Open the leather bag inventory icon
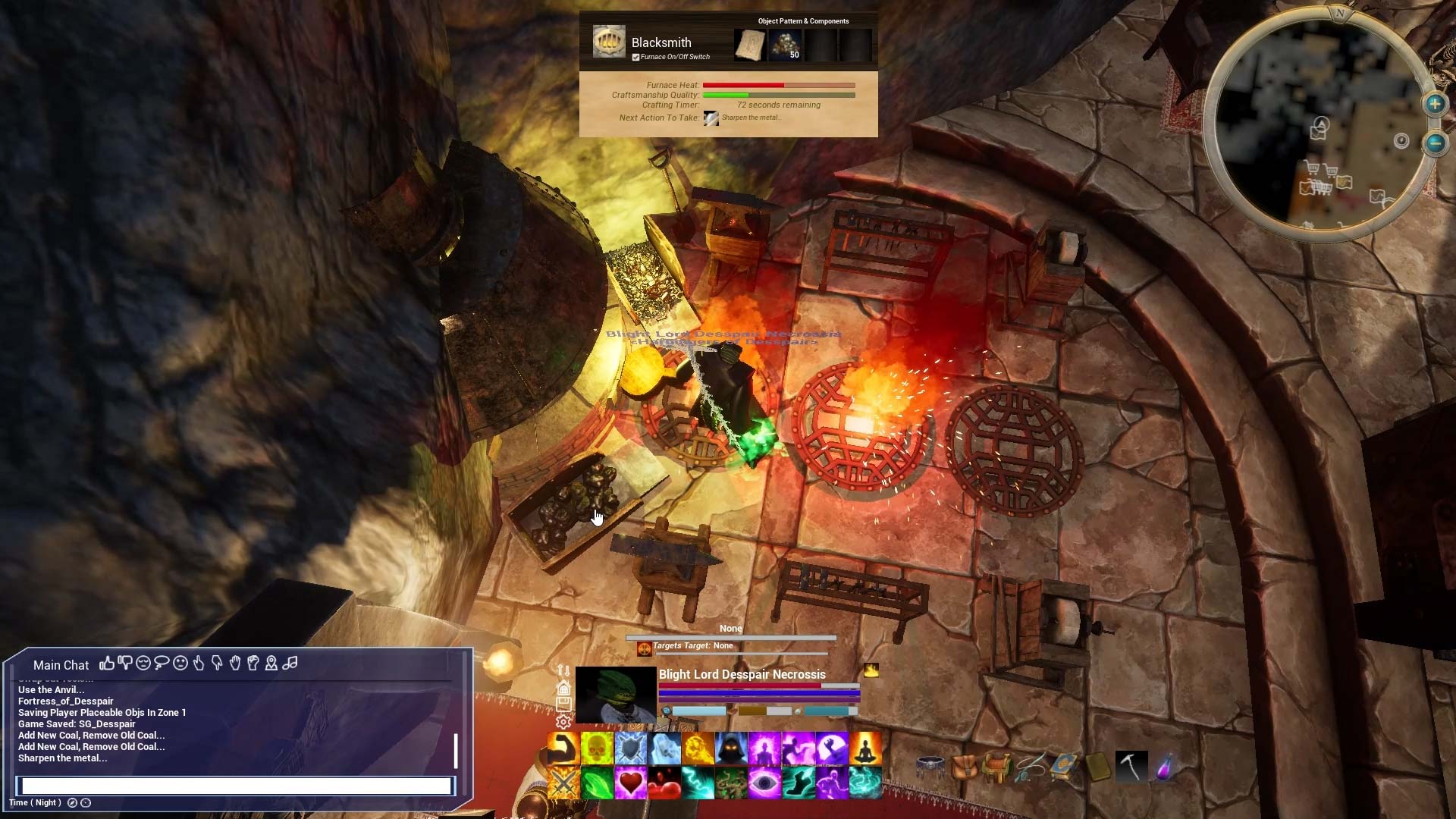1456x819 pixels. tap(964, 767)
